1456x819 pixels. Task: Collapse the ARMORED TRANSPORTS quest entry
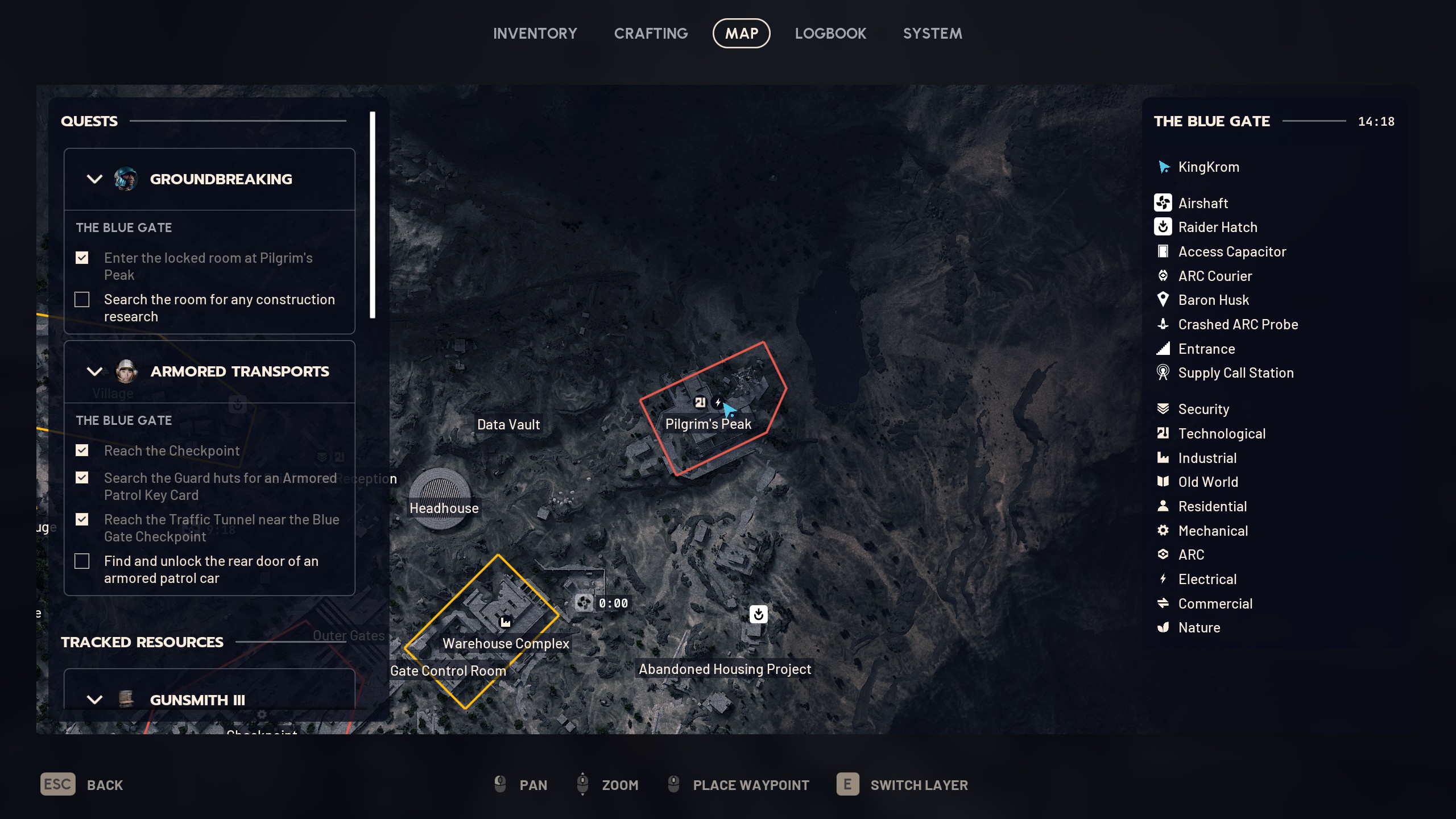click(95, 371)
